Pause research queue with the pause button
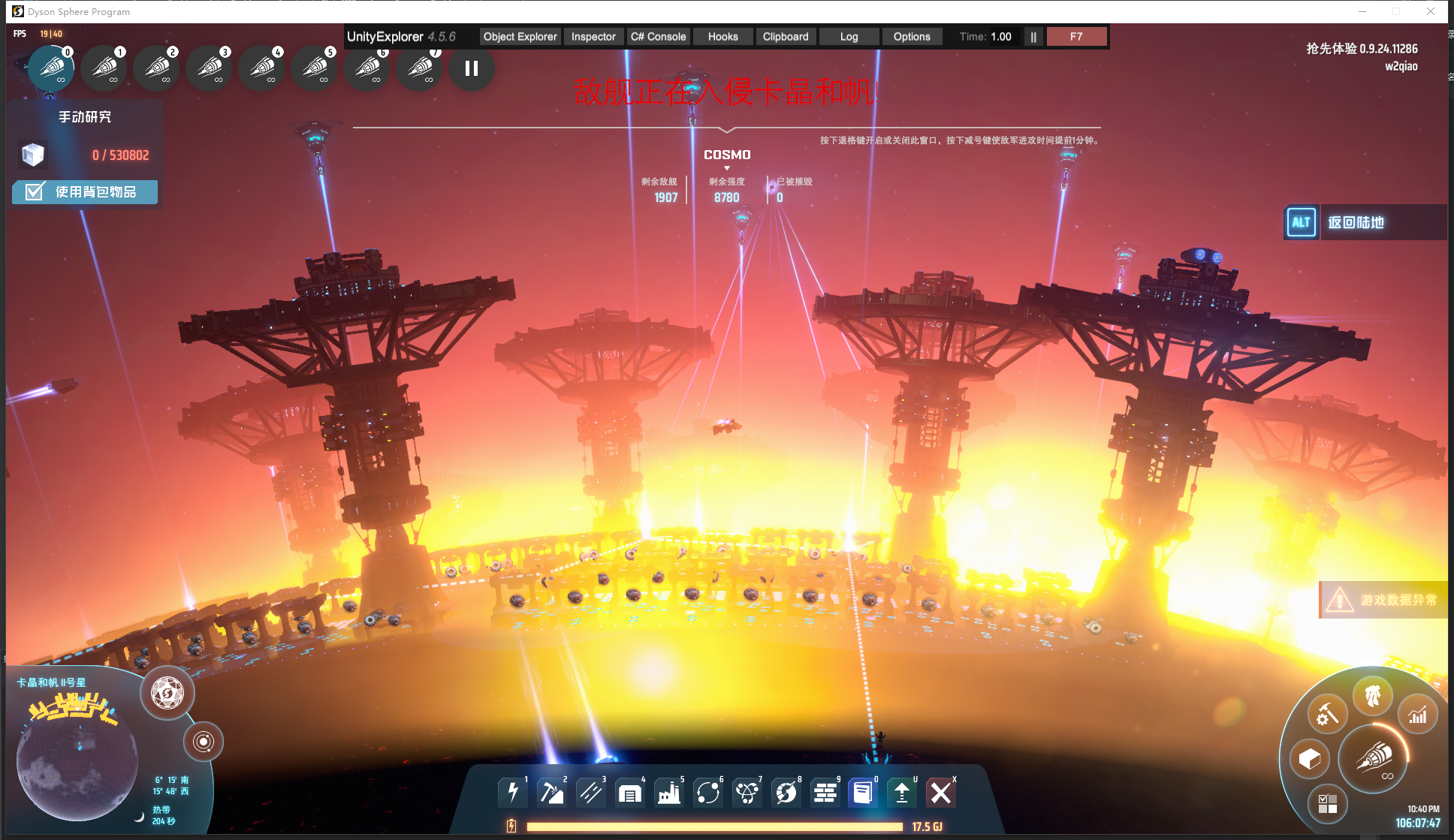 [472, 69]
